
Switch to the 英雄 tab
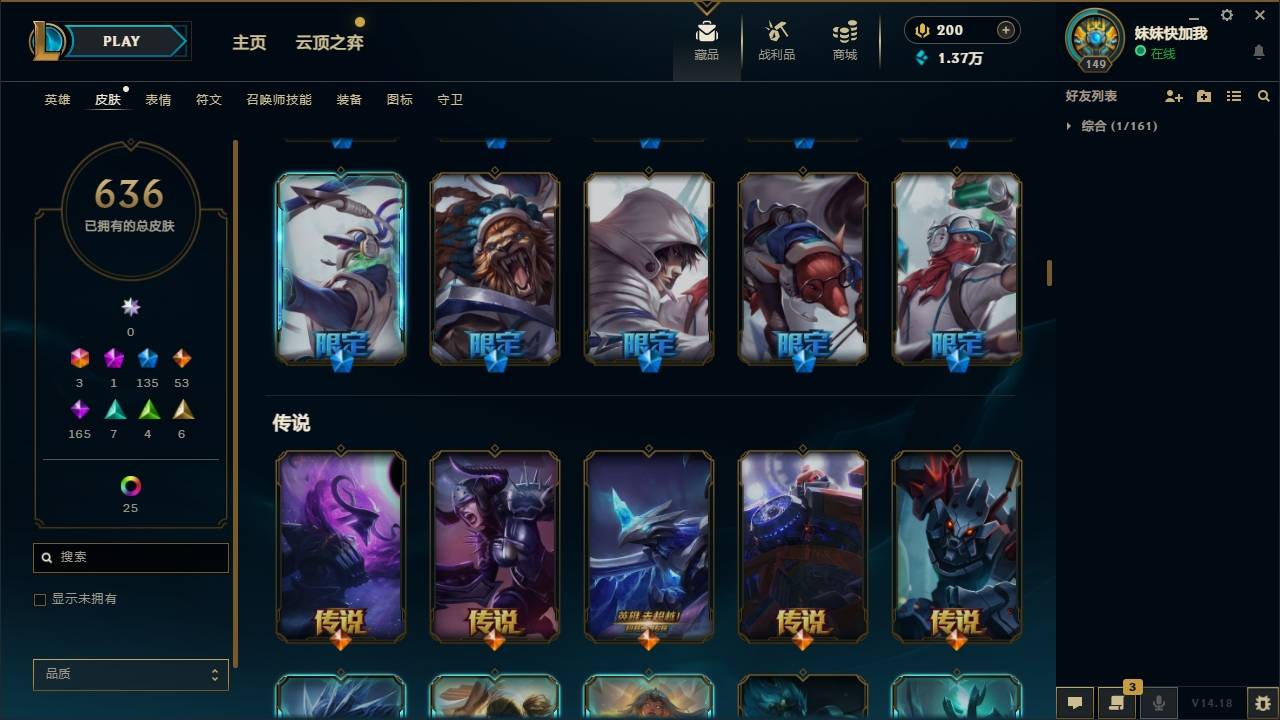click(x=57, y=99)
